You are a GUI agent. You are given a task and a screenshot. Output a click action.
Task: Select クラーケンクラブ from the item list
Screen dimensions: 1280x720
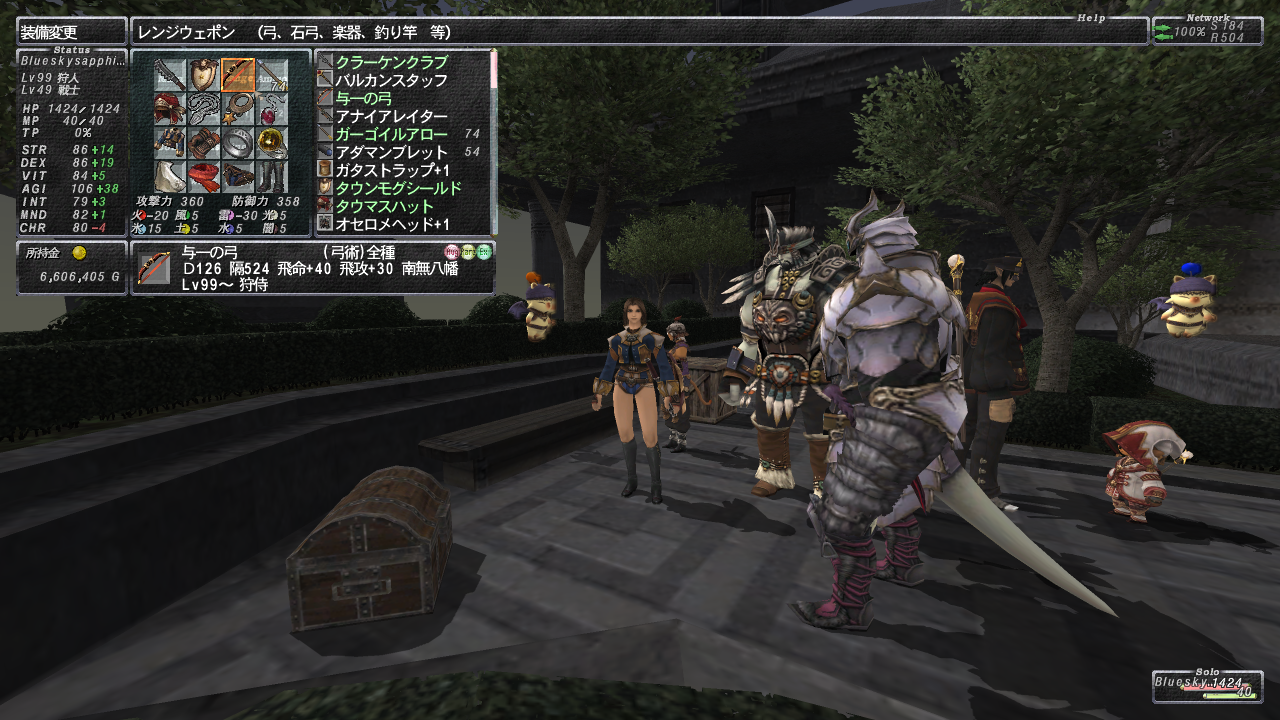391,62
